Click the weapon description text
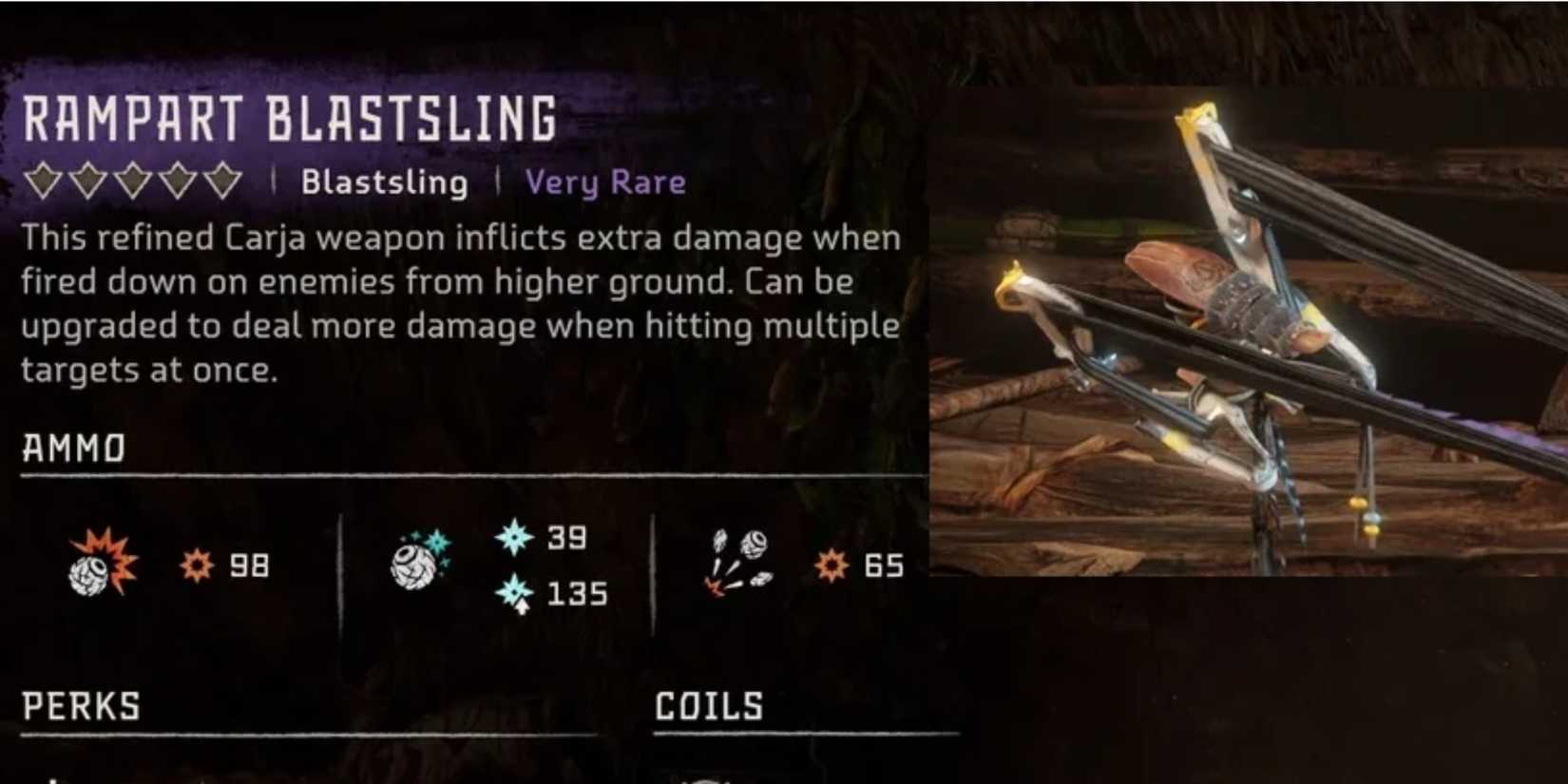This screenshot has width=1568, height=784. click(x=456, y=302)
